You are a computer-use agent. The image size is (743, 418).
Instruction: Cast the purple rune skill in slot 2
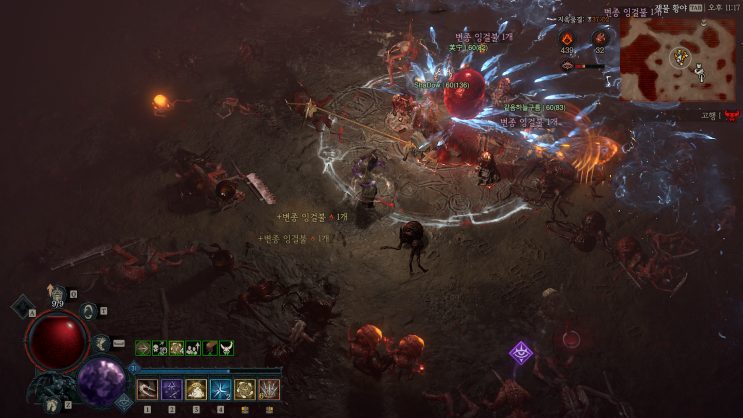coord(171,389)
